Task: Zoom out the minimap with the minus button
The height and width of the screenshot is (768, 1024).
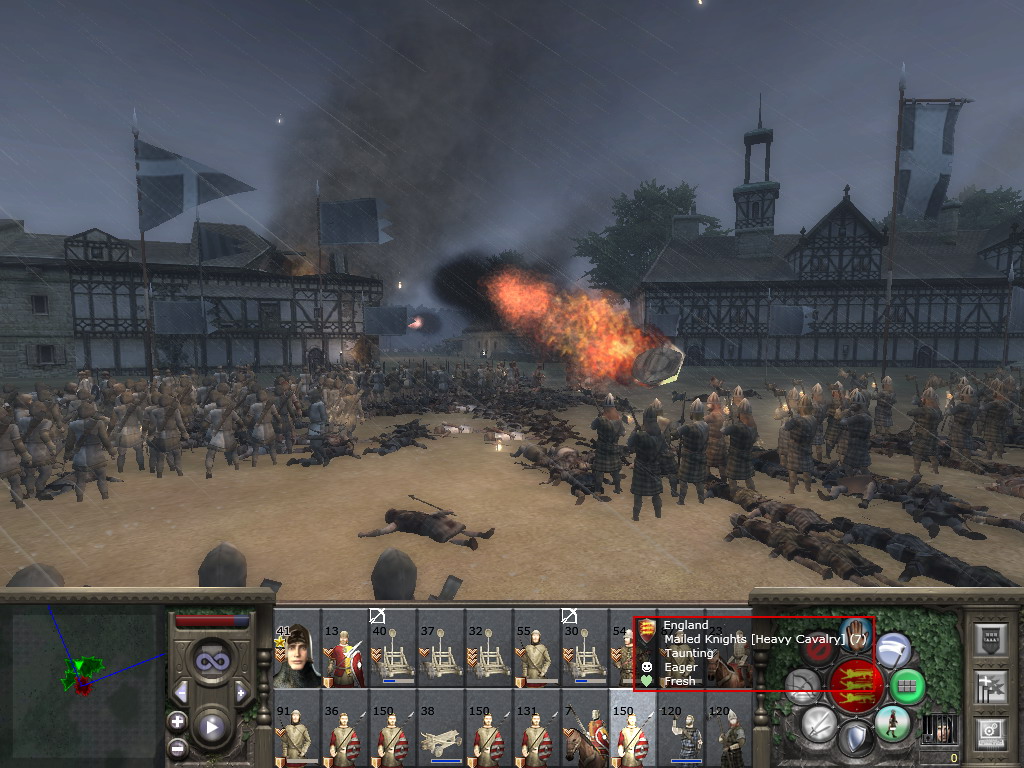Action: click(178, 746)
